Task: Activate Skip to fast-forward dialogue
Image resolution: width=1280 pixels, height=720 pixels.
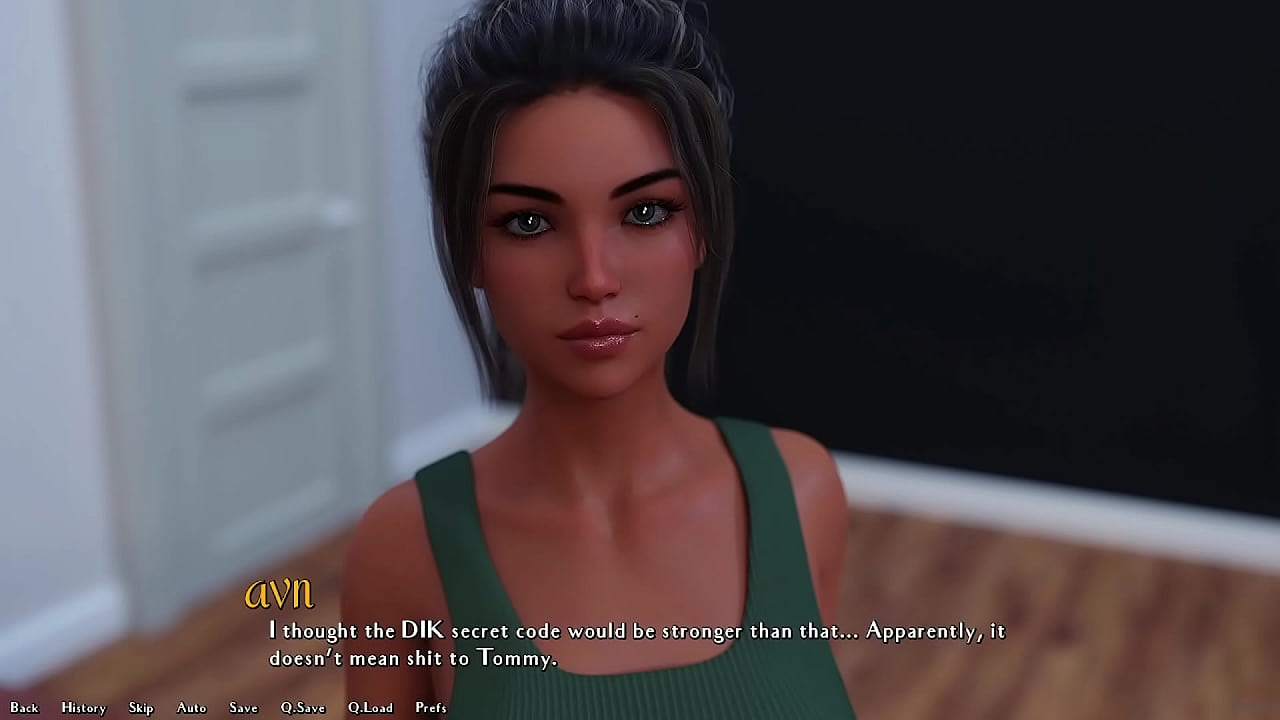Action: pos(141,708)
